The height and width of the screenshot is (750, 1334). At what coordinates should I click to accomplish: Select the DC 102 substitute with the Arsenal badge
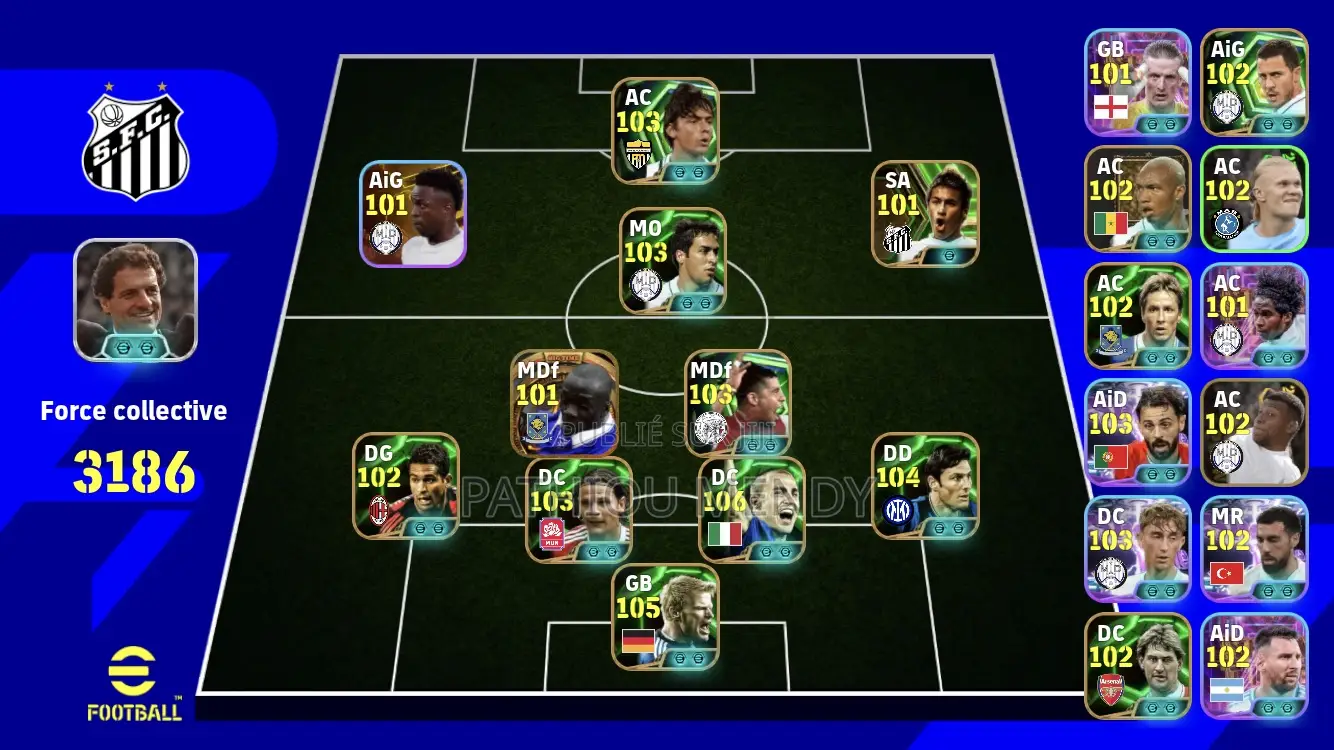(1138, 666)
